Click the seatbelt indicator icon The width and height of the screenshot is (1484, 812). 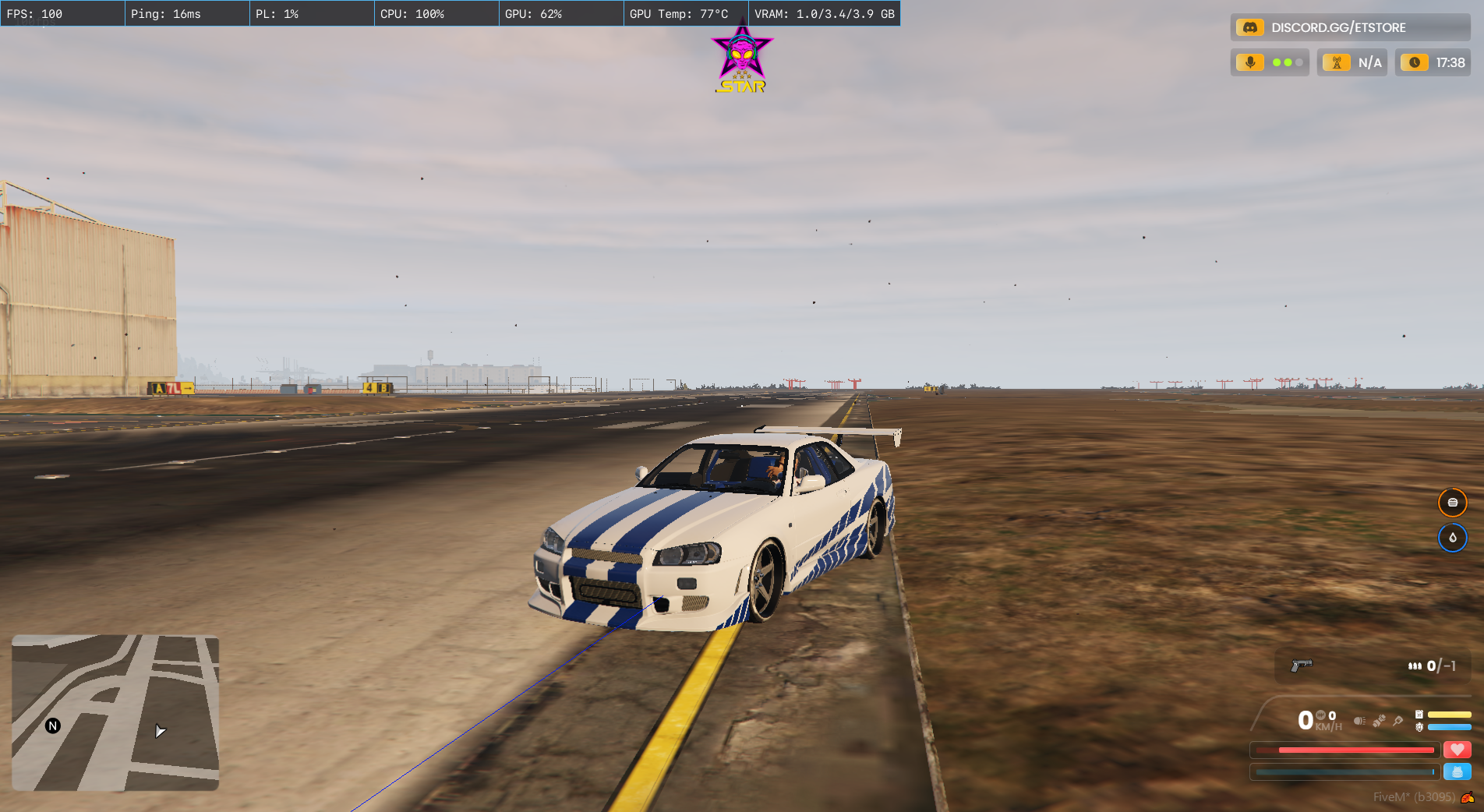coord(1379,721)
